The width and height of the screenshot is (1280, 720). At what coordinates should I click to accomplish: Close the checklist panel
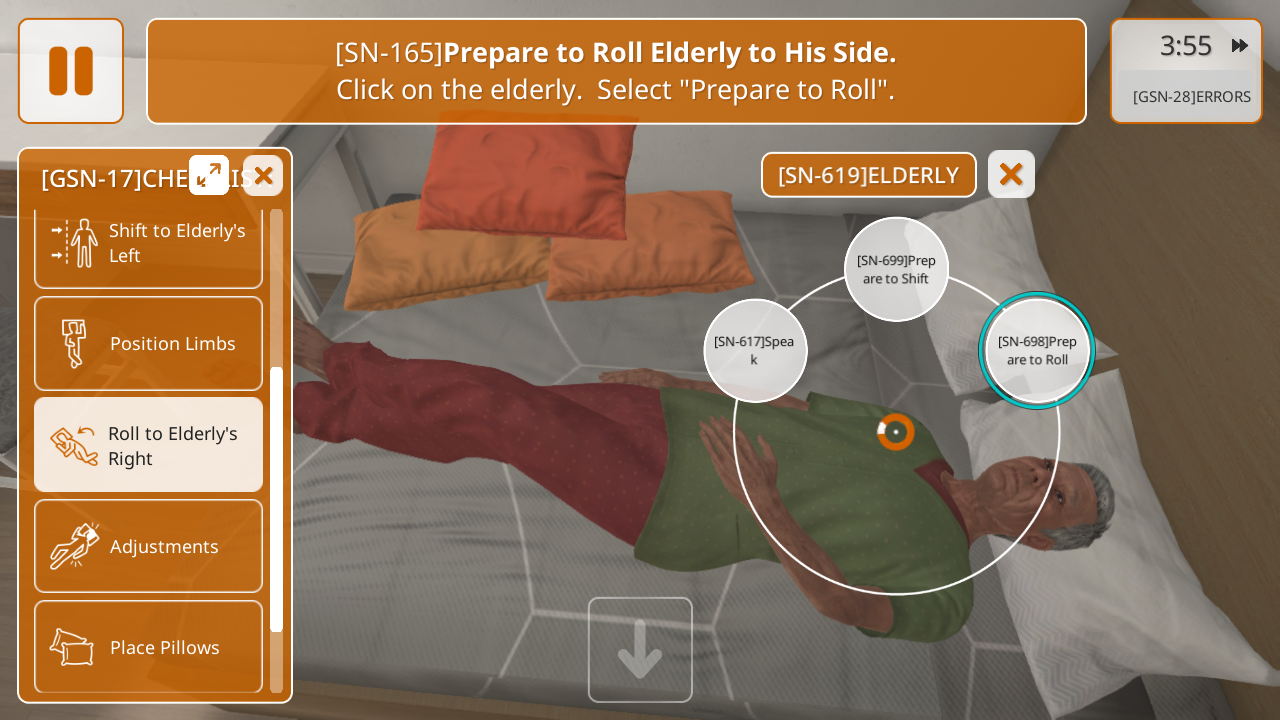point(263,175)
